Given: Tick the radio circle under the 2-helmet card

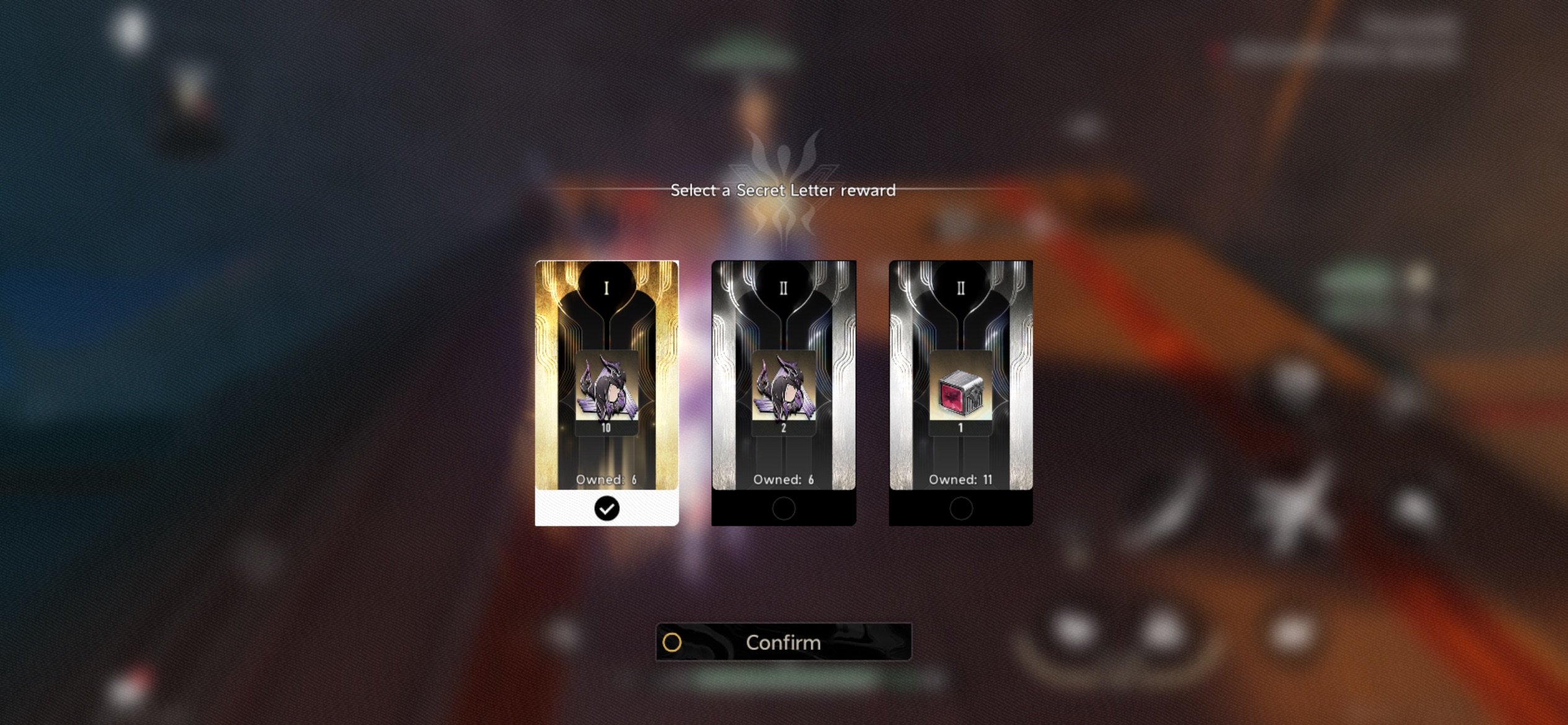Looking at the screenshot, I should coord(783,509).
